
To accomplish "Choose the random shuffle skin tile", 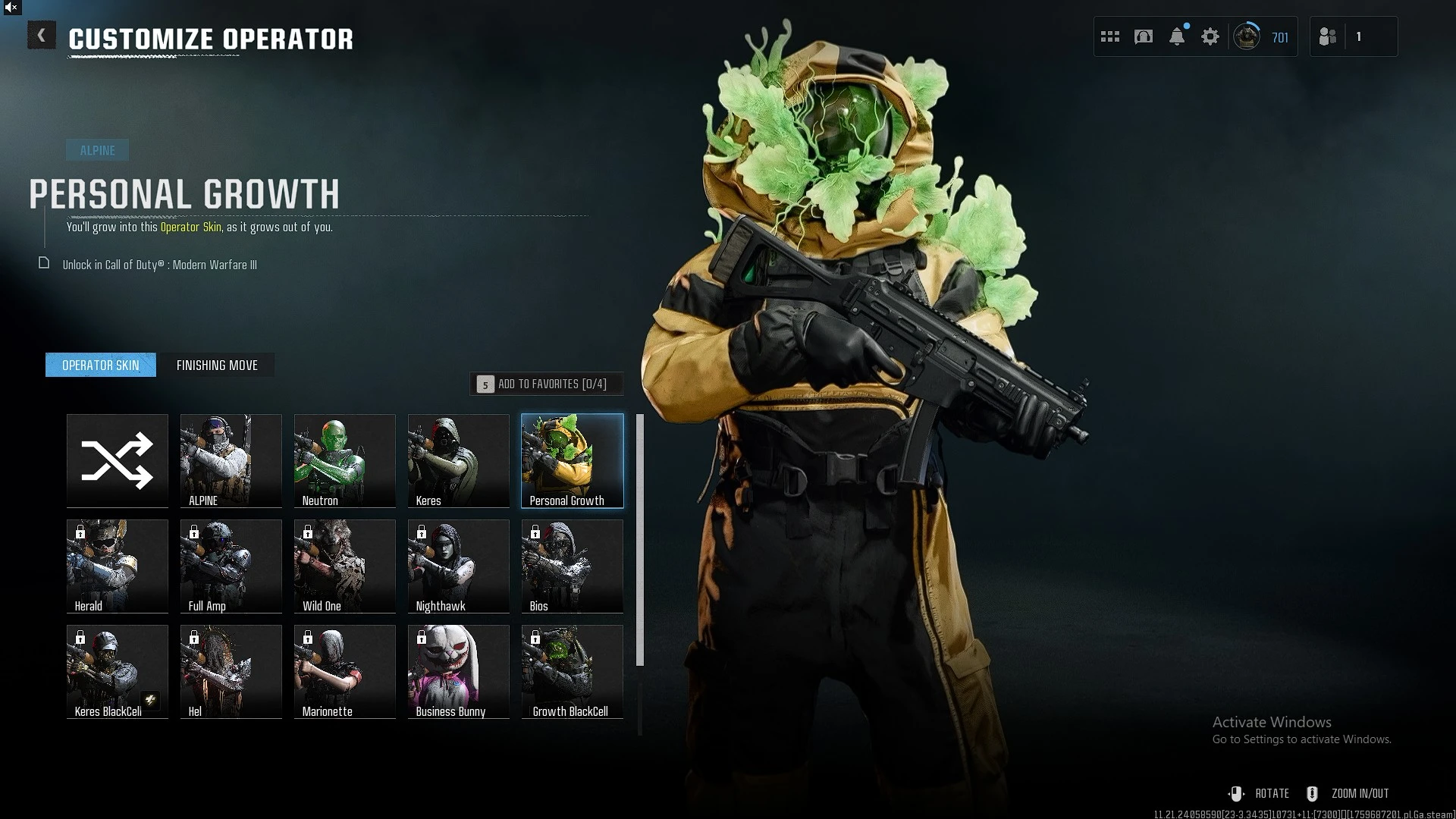I will [x=118, y=460].
